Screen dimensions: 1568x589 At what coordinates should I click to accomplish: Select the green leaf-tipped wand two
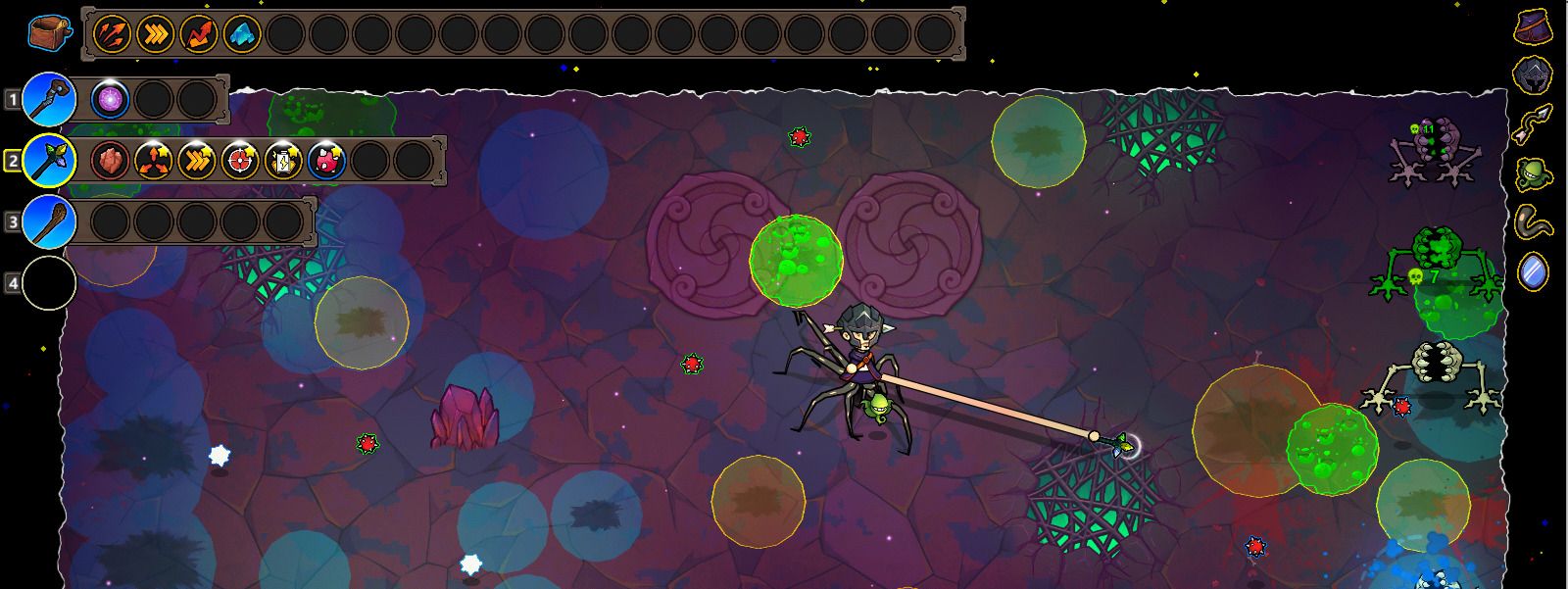pos(49,160)
